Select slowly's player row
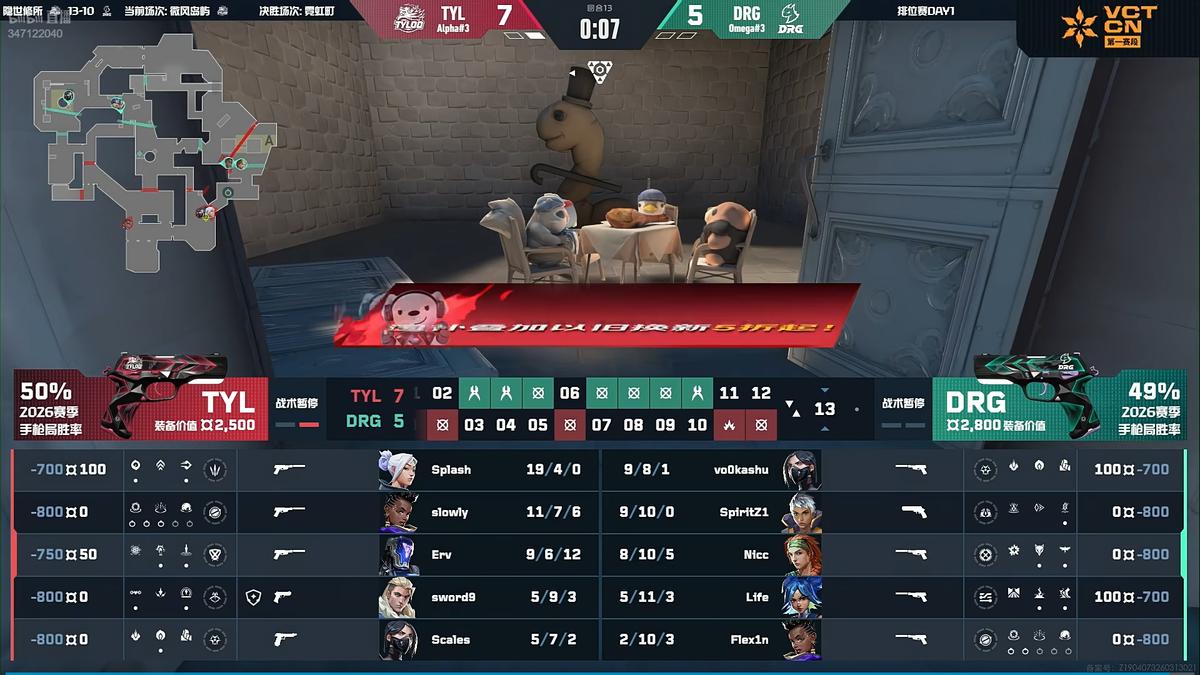Image resolution: width=1200 pixels, height=675 pixels. [x=450, y=512]
